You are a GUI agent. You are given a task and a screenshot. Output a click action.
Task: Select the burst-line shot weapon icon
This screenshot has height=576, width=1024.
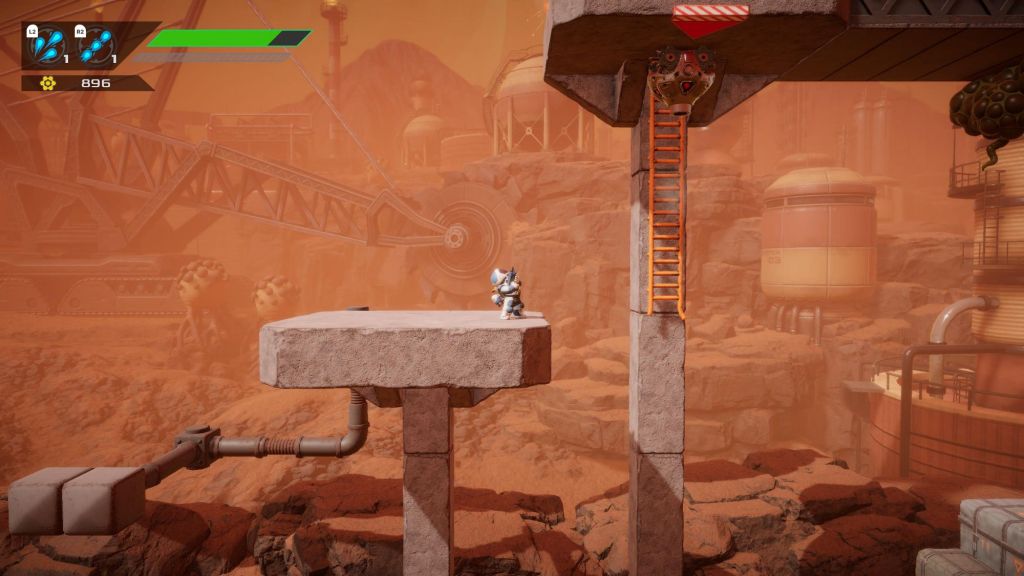[97, 46]
